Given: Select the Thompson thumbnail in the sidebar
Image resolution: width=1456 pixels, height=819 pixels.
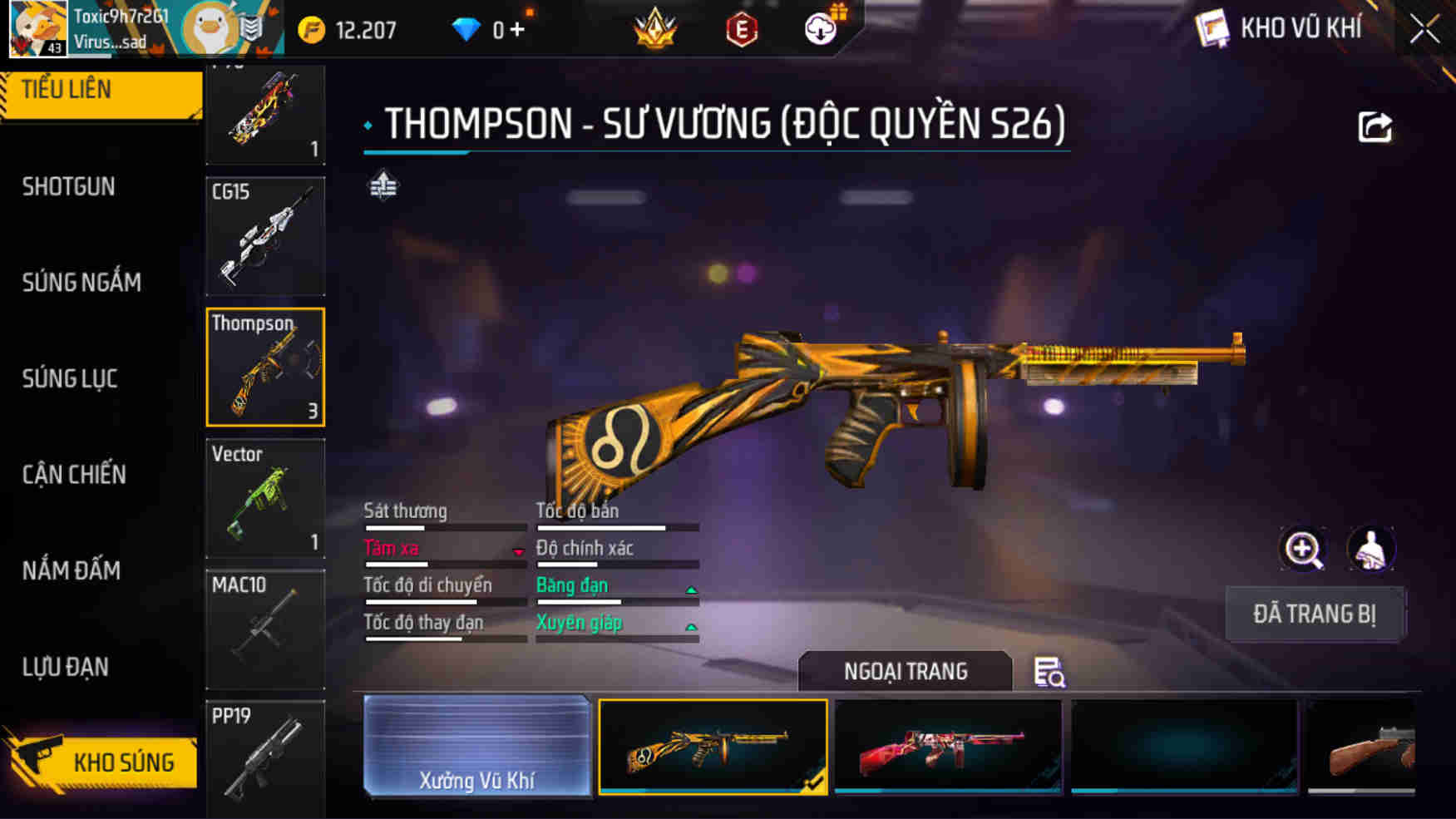Looking at the screenshot, I should point(264,367).
